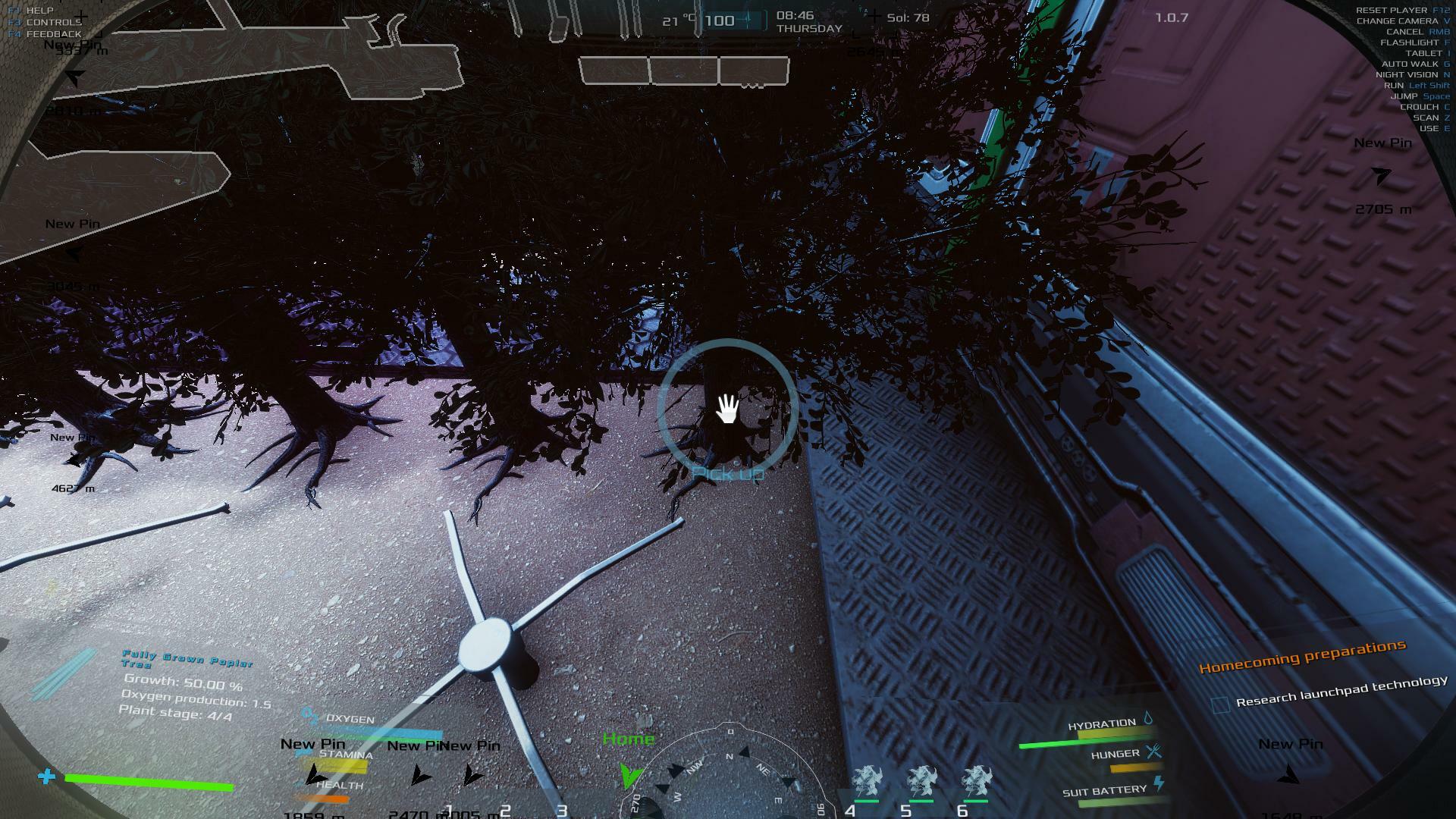
Task: Click the green Home waypoint marker
Action: click(x=629, y=773)
